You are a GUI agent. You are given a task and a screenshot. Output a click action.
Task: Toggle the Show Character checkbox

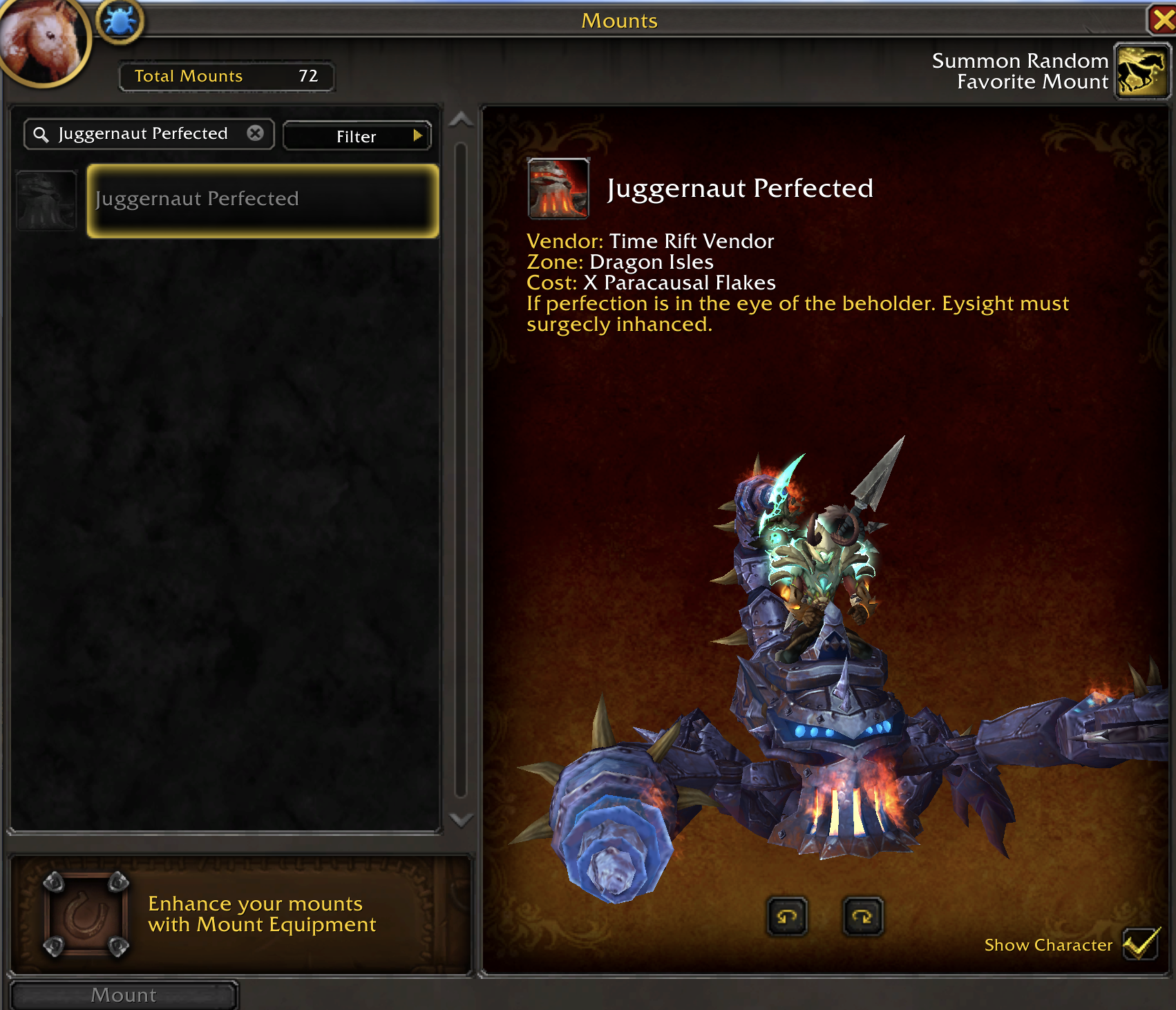click(x=1139, y=944)
